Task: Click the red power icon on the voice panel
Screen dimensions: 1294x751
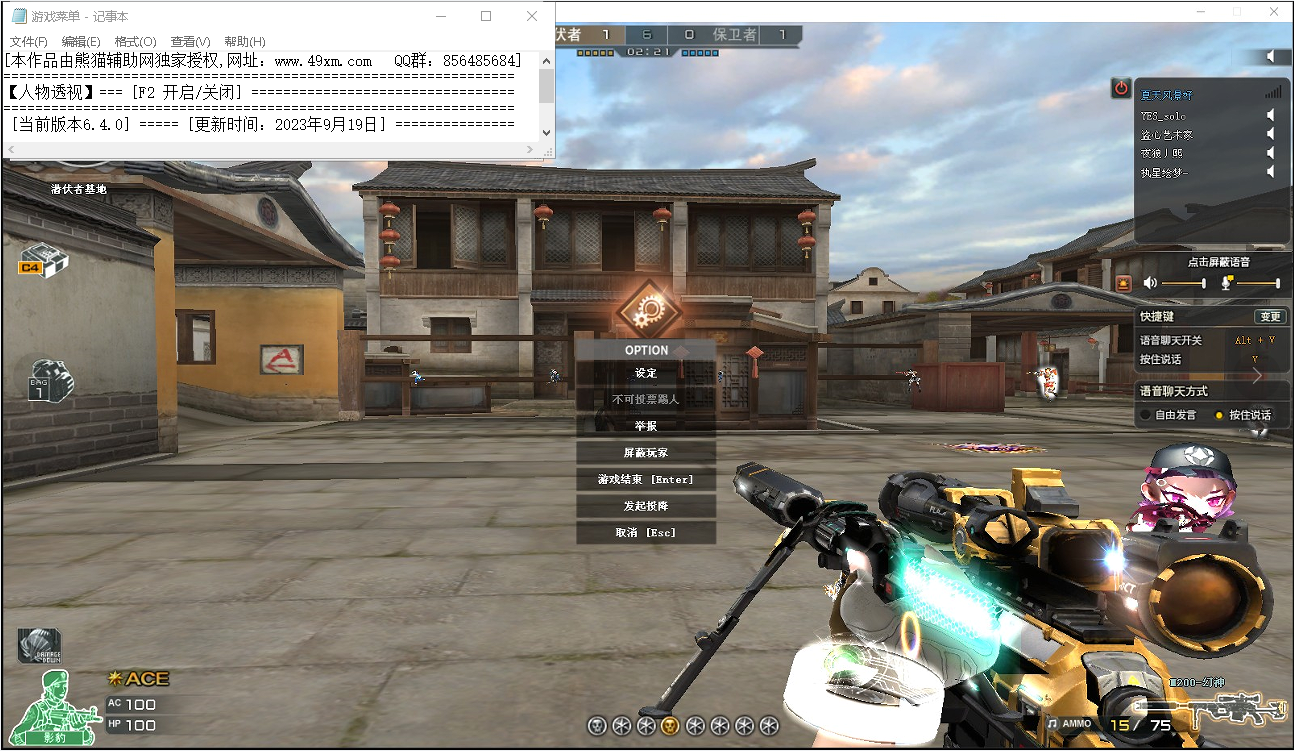Action: tap(1121, 86)
